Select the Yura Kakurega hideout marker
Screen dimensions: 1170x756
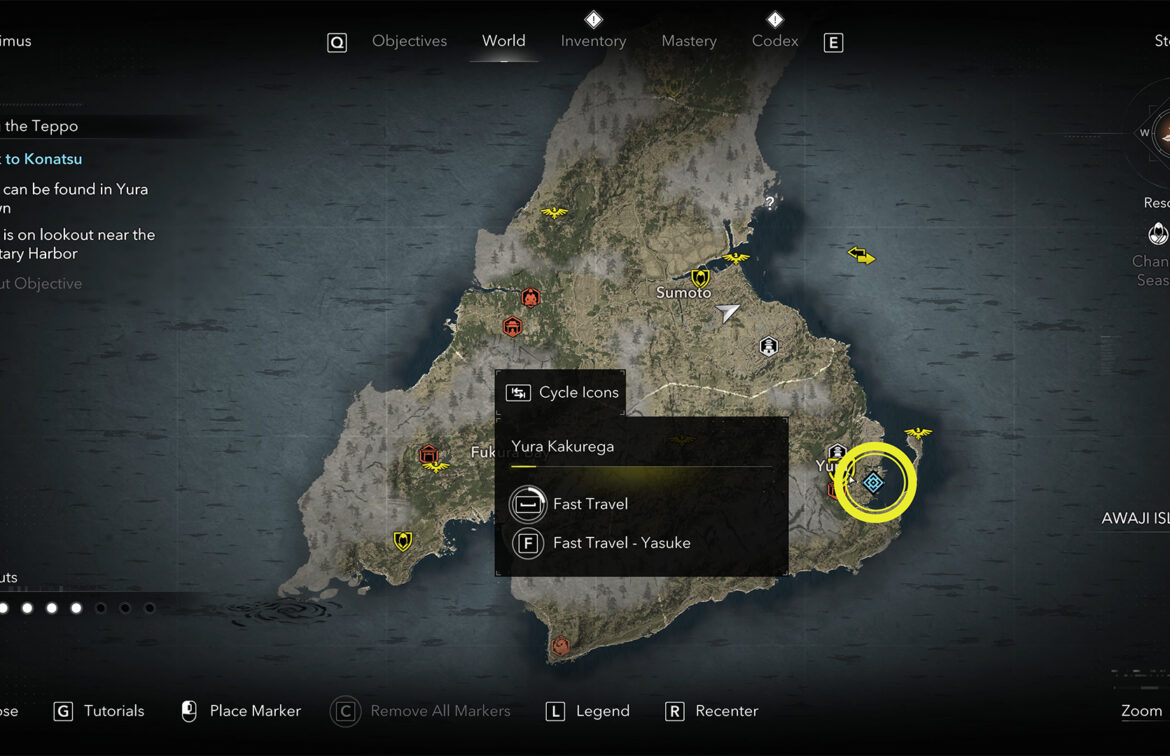click(873, 483)
